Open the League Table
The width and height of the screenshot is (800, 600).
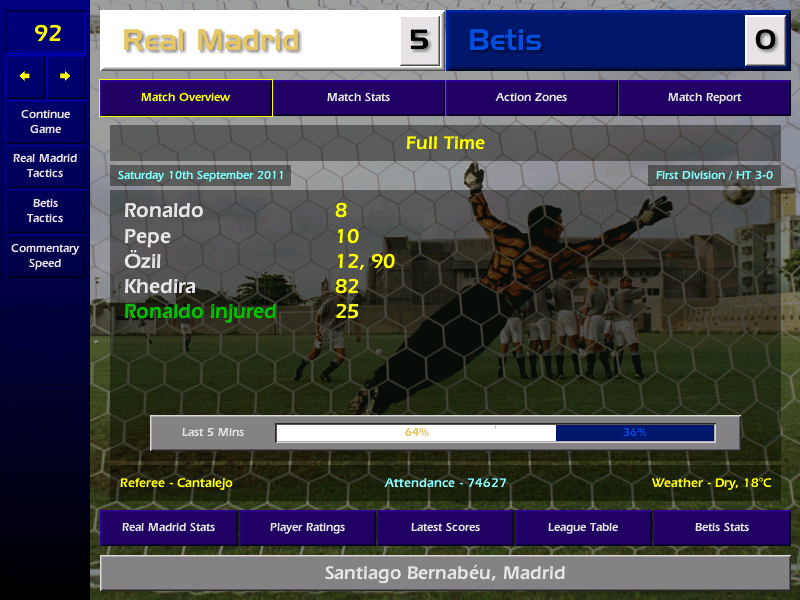click(x=583, y=528)
